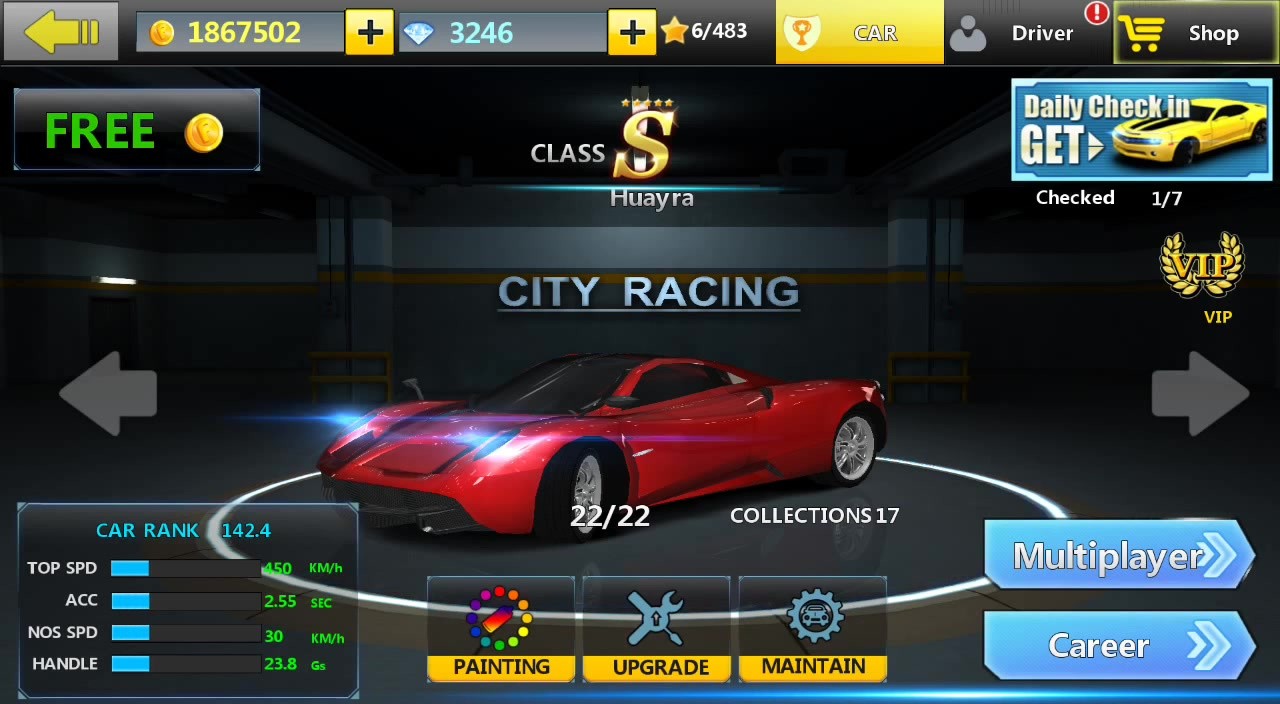
Task: Show the next car with the right arrow
Action: 1200,393
